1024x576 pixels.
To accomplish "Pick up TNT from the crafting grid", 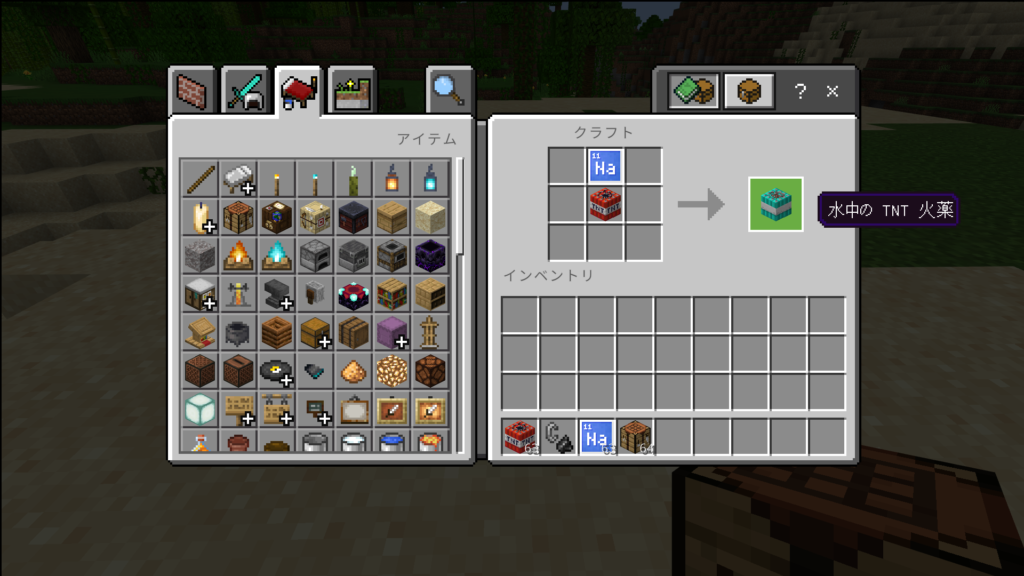I will 605,204.
